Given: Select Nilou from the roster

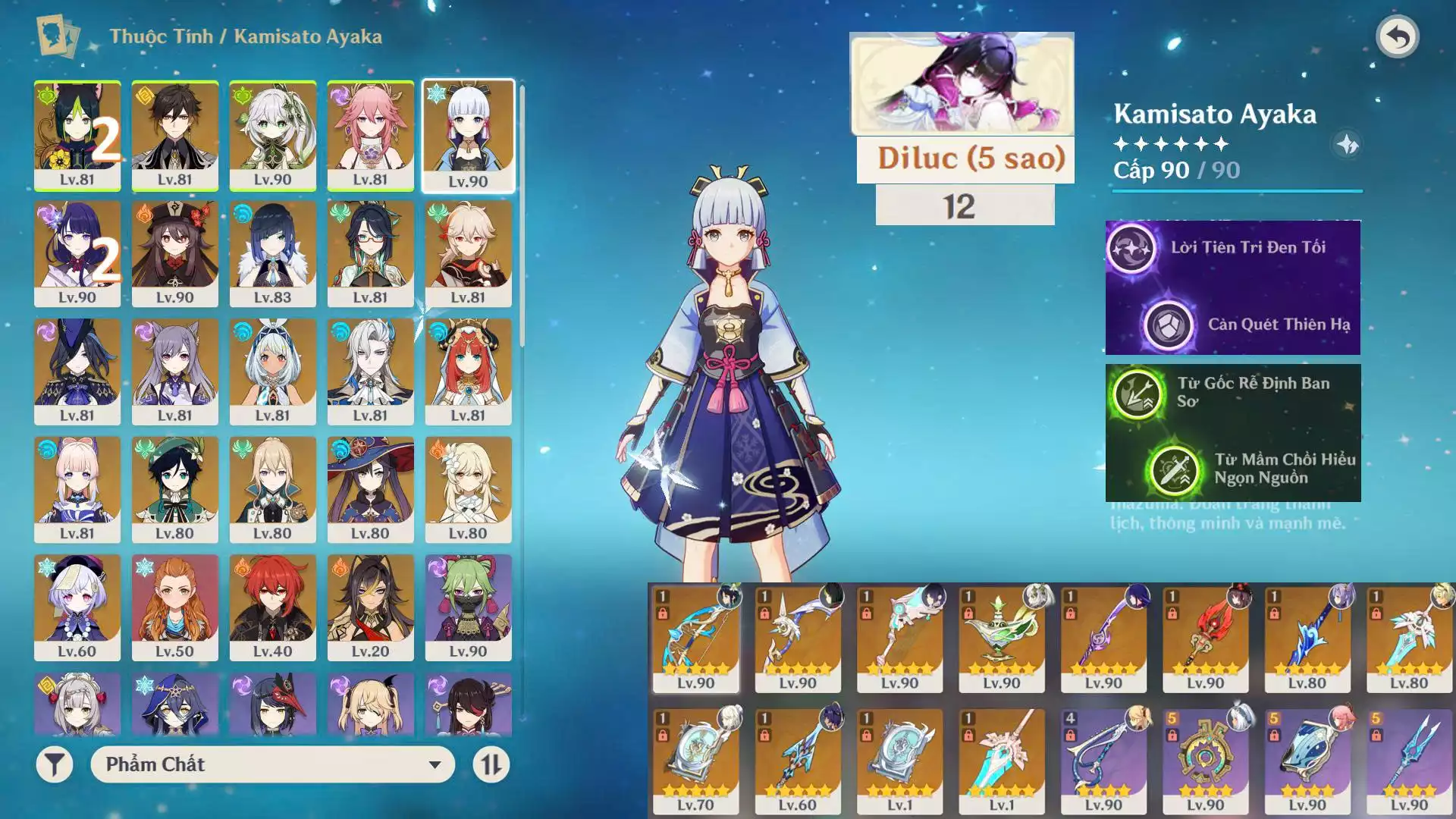Looking at the screenshot, I should pos(468,371).
